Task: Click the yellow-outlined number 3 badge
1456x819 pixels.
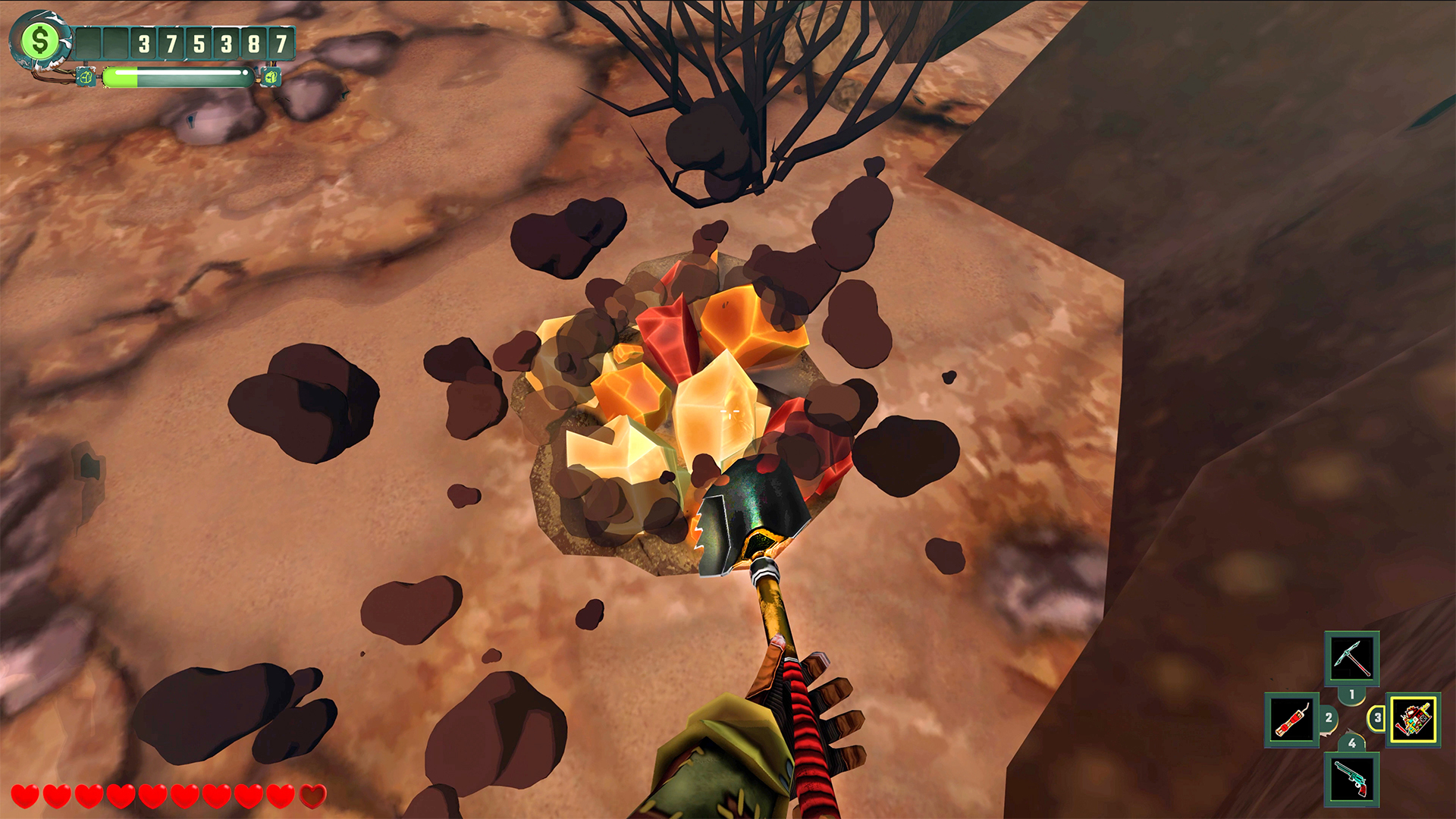Action: pos(1378,718)
